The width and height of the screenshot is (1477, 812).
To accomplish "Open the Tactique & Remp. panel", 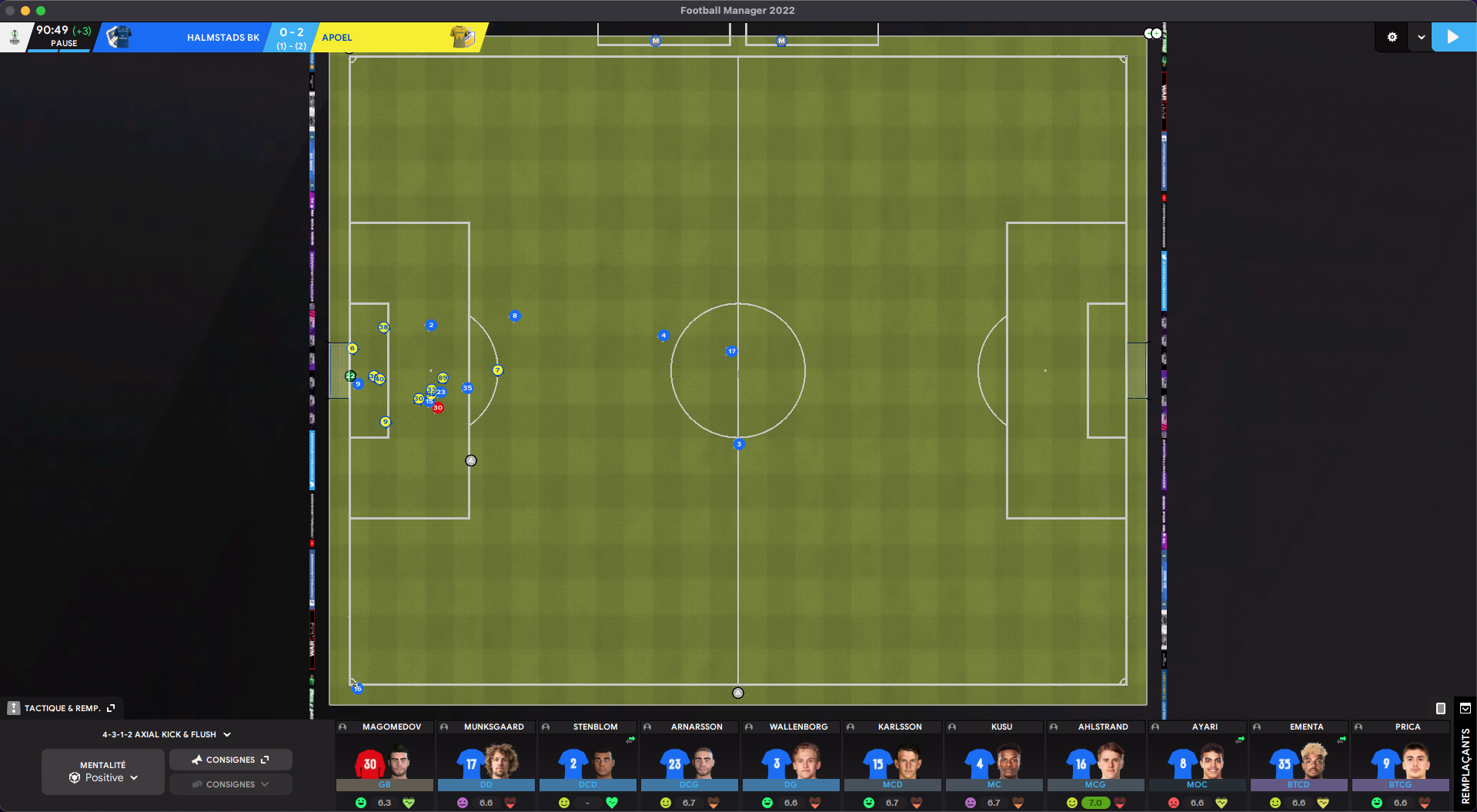I will (x=63, y=708).
